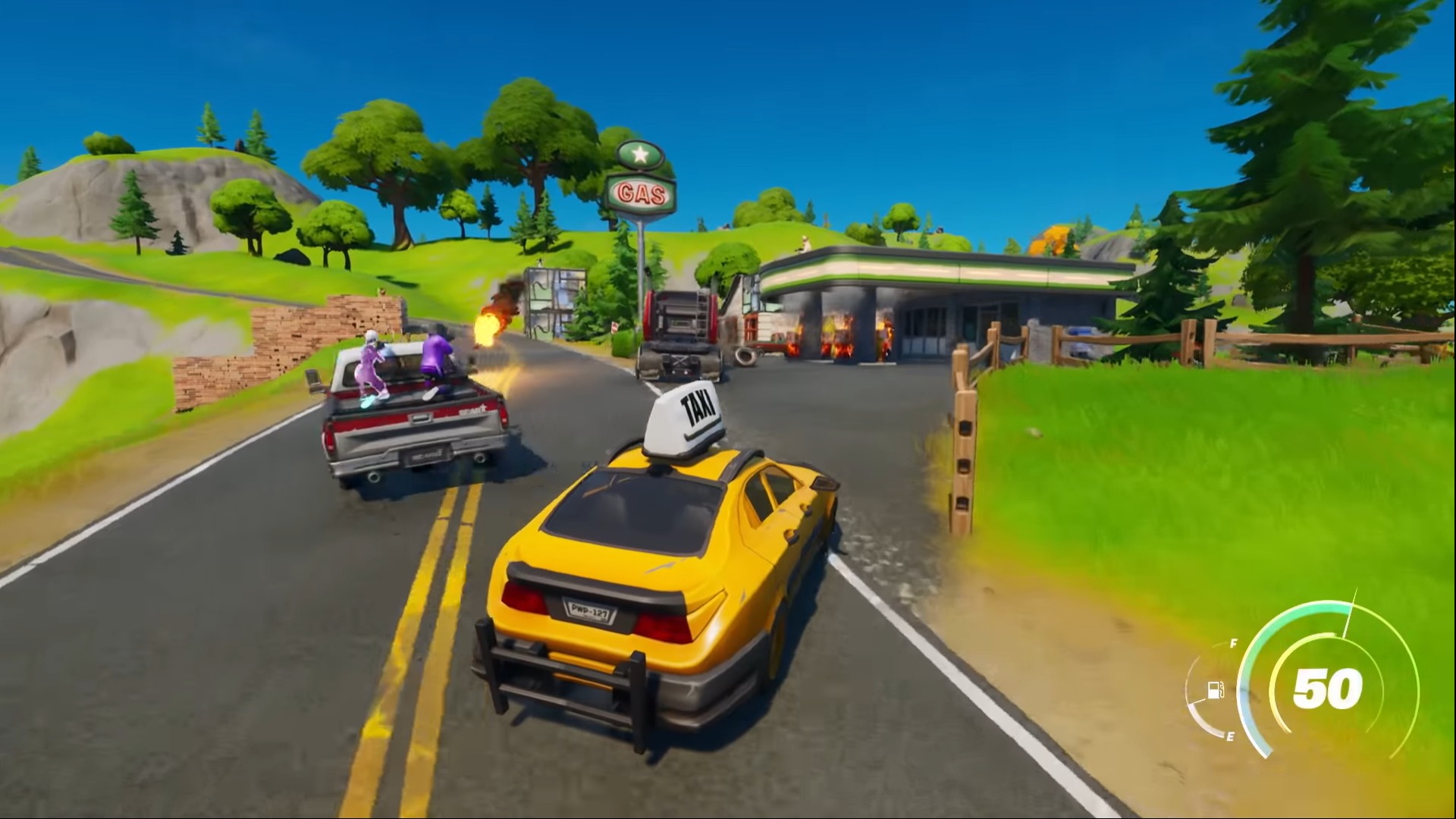Screen dimensions: 1456x819
Task: Select the red stop-style road sign
Action: [615, 328]
